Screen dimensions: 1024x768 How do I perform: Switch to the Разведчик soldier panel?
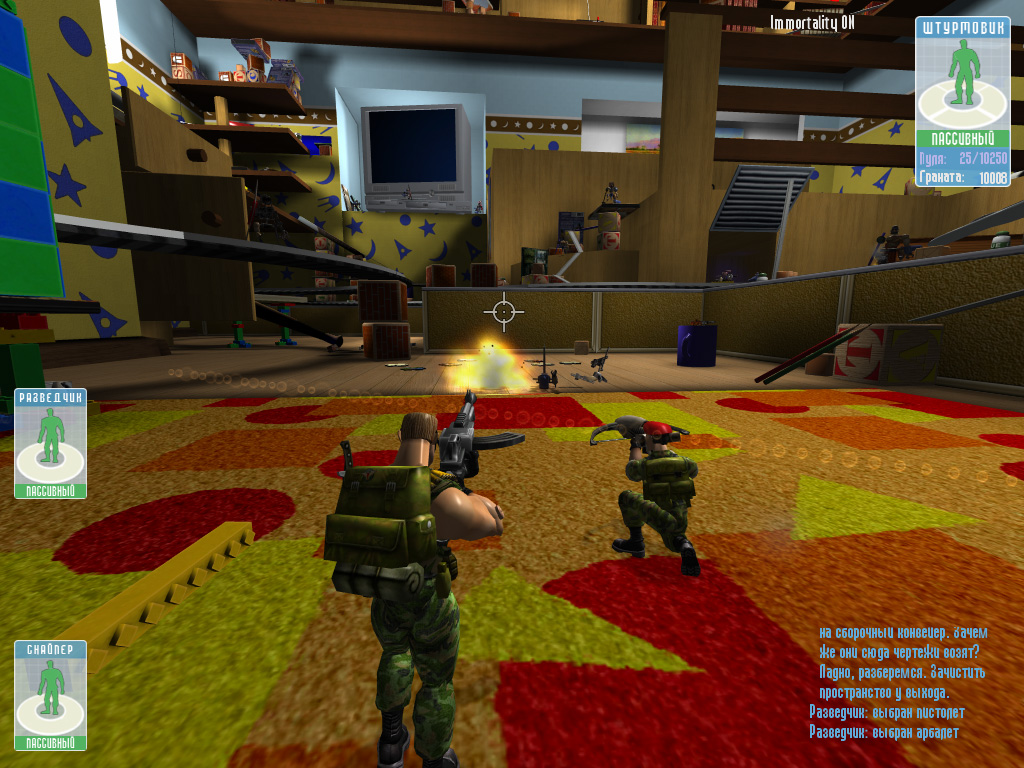pos(50,443)
